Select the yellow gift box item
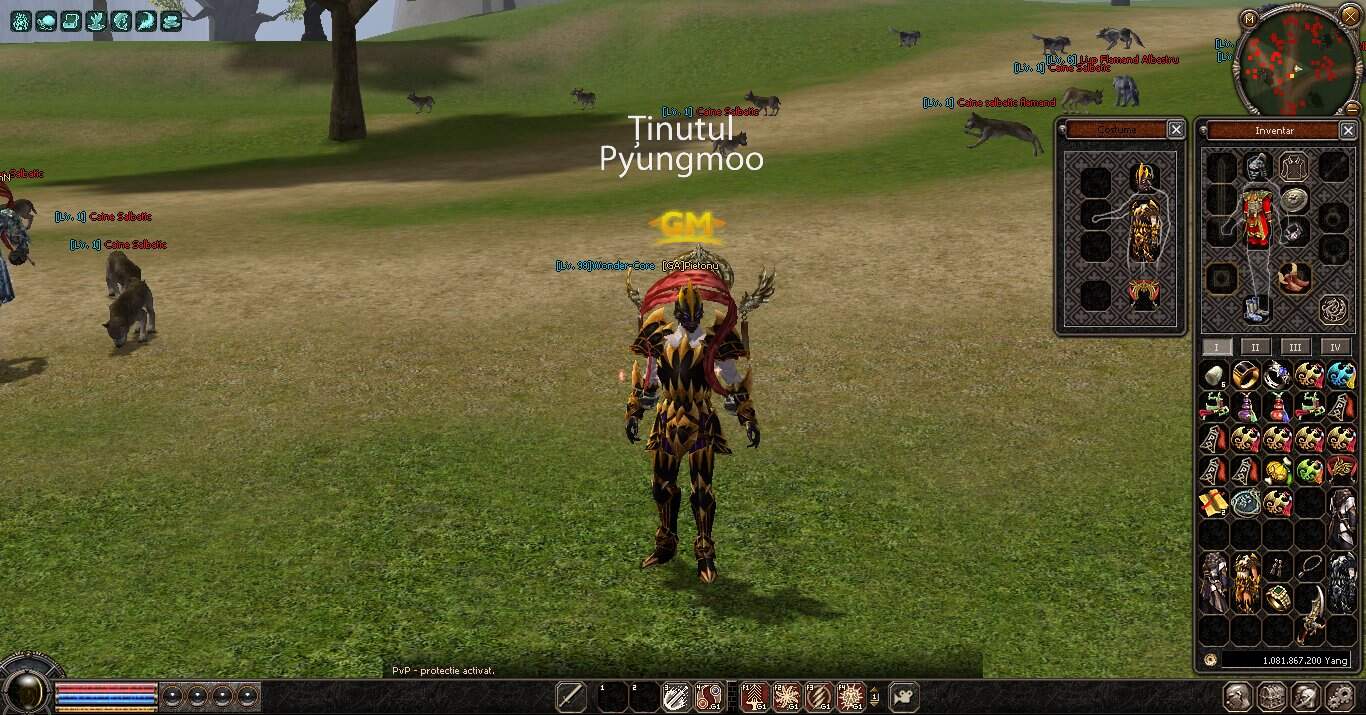The image size is (1366, 715). click(1214, 502)
